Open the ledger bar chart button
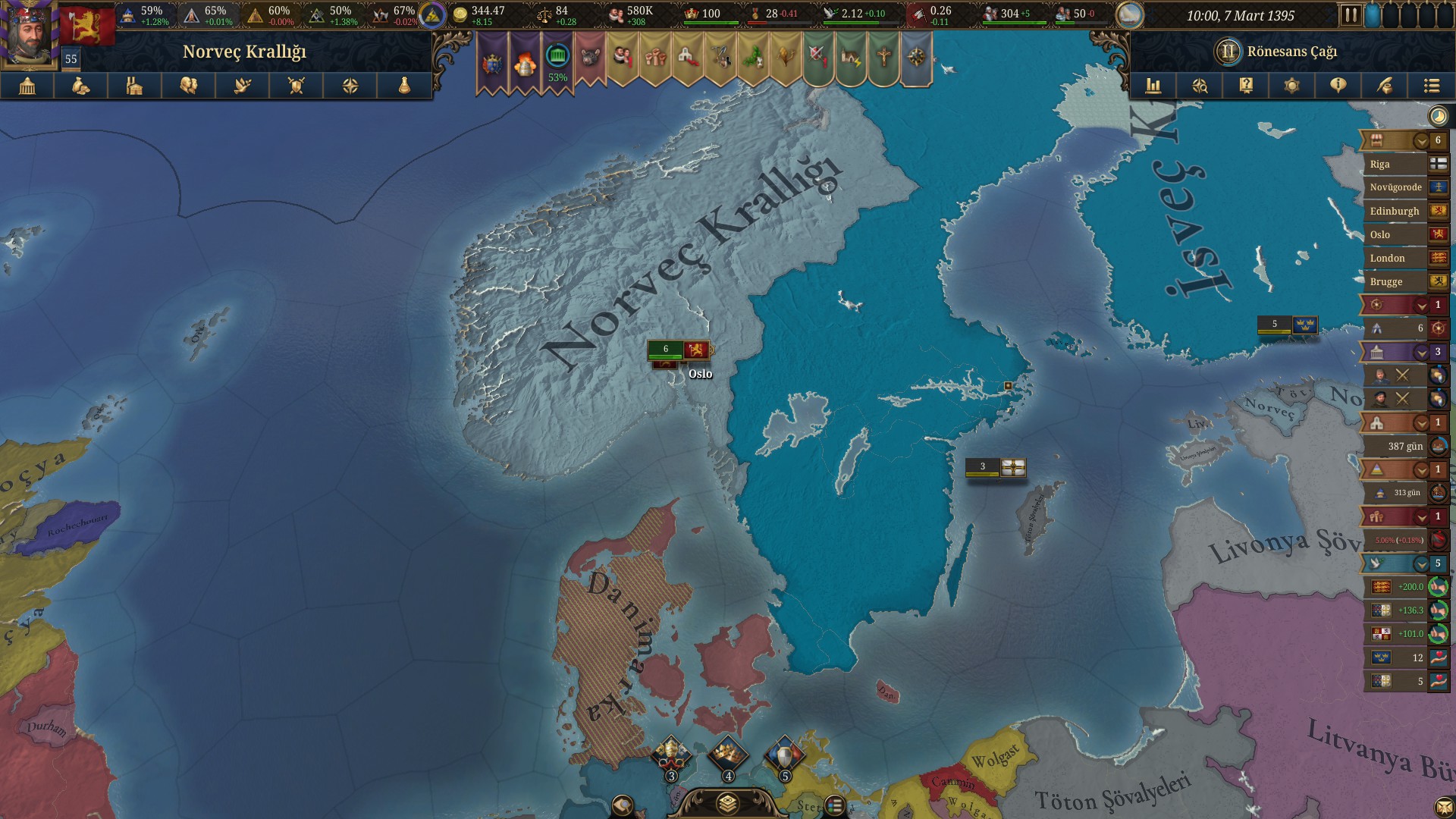This screenshot has width=1456, height=819. coord(1153,86)
